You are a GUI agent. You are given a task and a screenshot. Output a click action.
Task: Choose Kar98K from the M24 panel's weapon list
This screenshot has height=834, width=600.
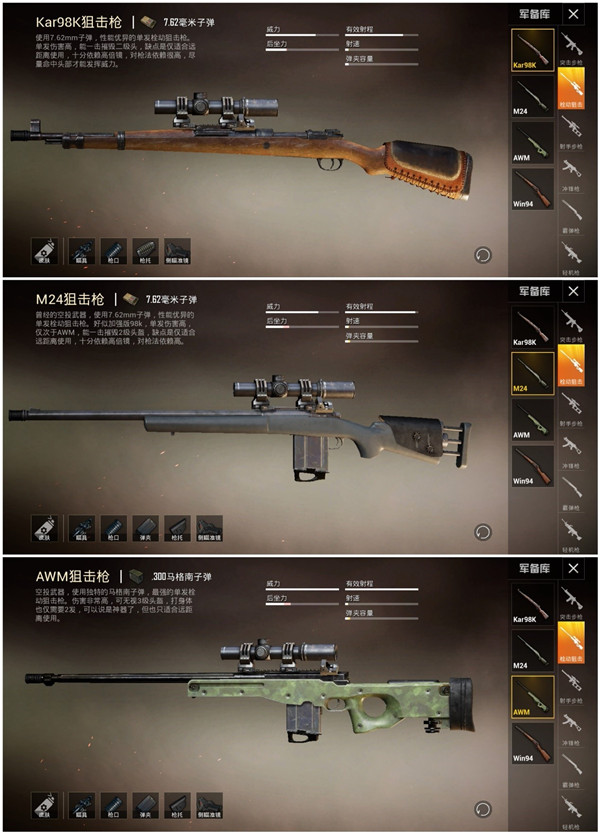pos(532,326)
